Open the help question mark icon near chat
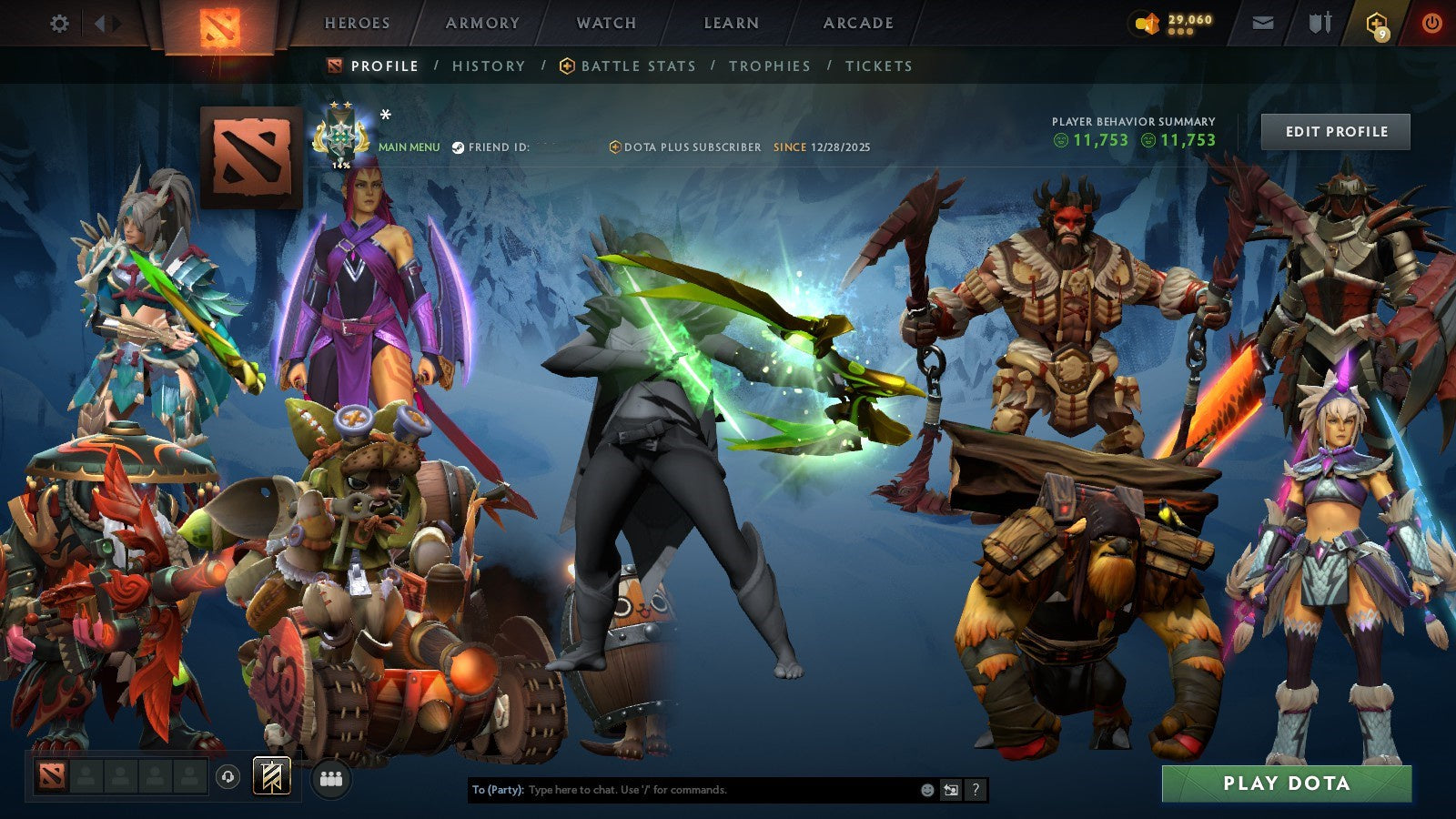Screen dimensions: 1456x819 coord(976,791)
